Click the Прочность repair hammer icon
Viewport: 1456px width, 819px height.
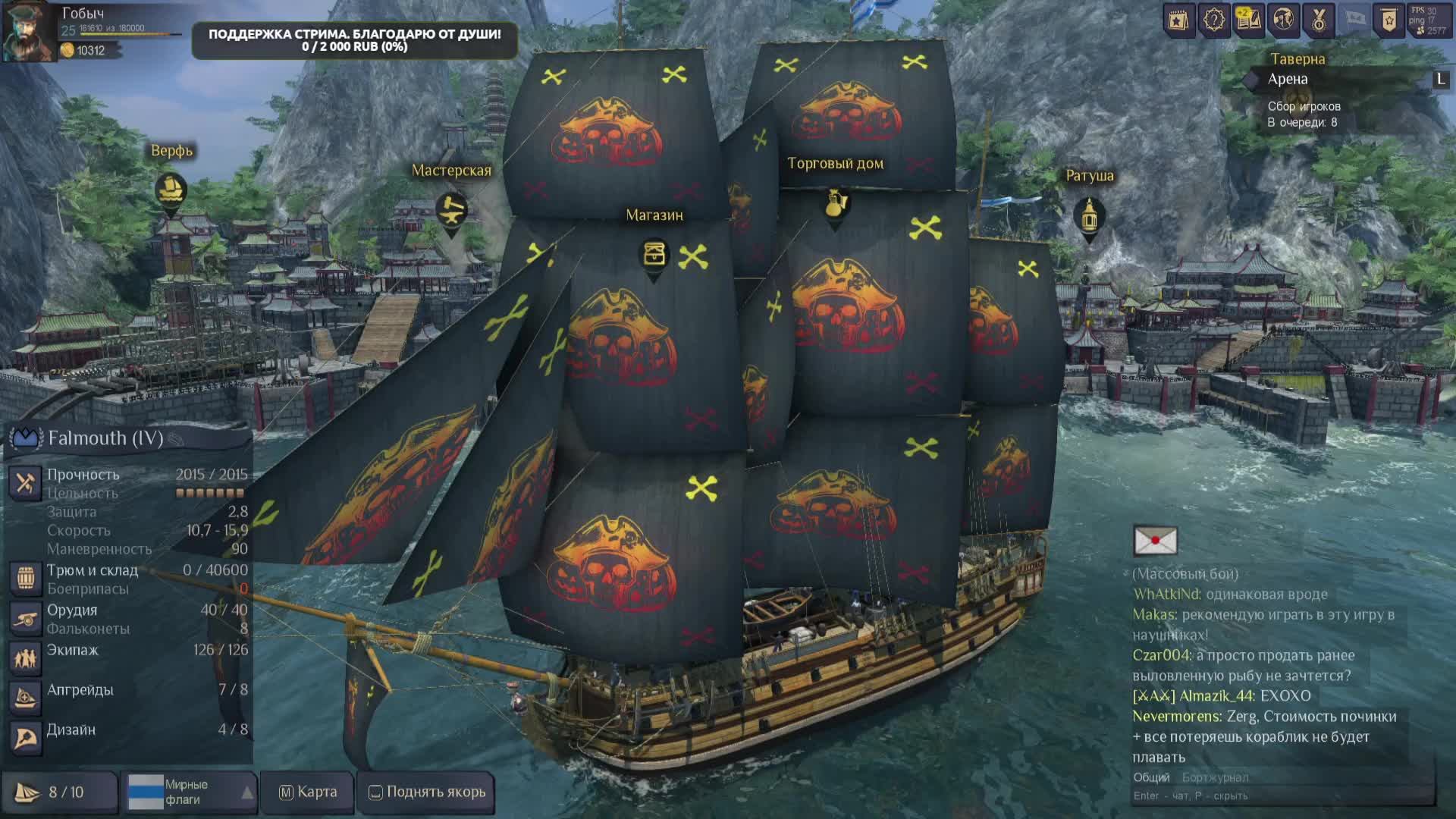tap(25, 483)
